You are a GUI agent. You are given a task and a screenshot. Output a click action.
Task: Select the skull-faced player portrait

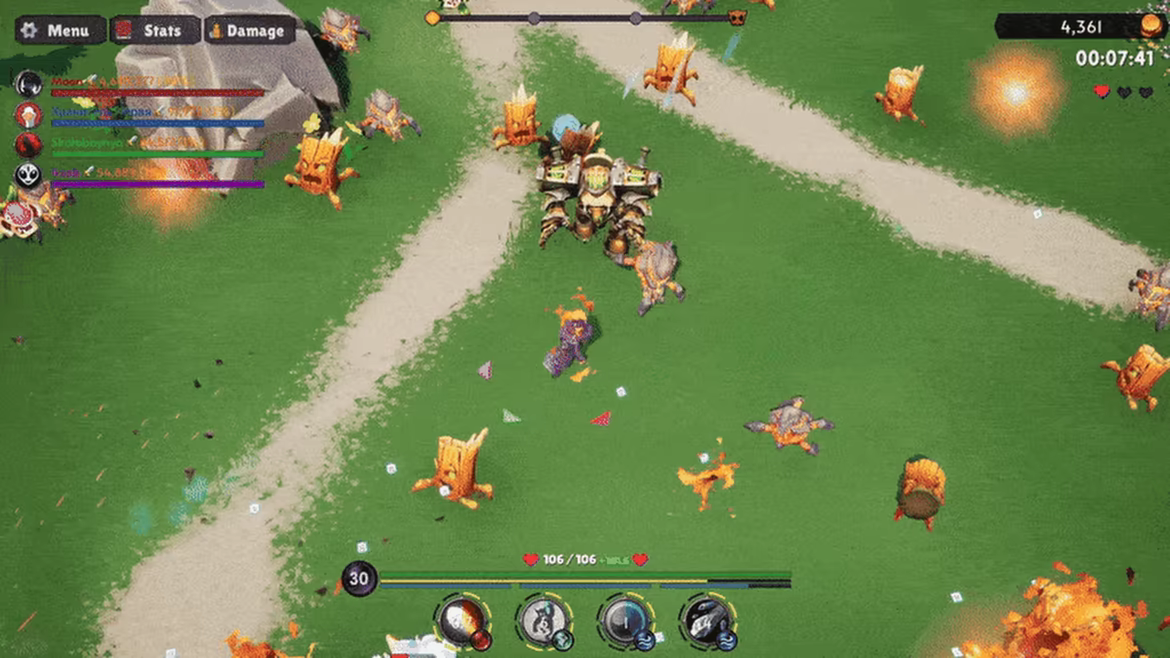pyautogui.click(x=28, y=176)
